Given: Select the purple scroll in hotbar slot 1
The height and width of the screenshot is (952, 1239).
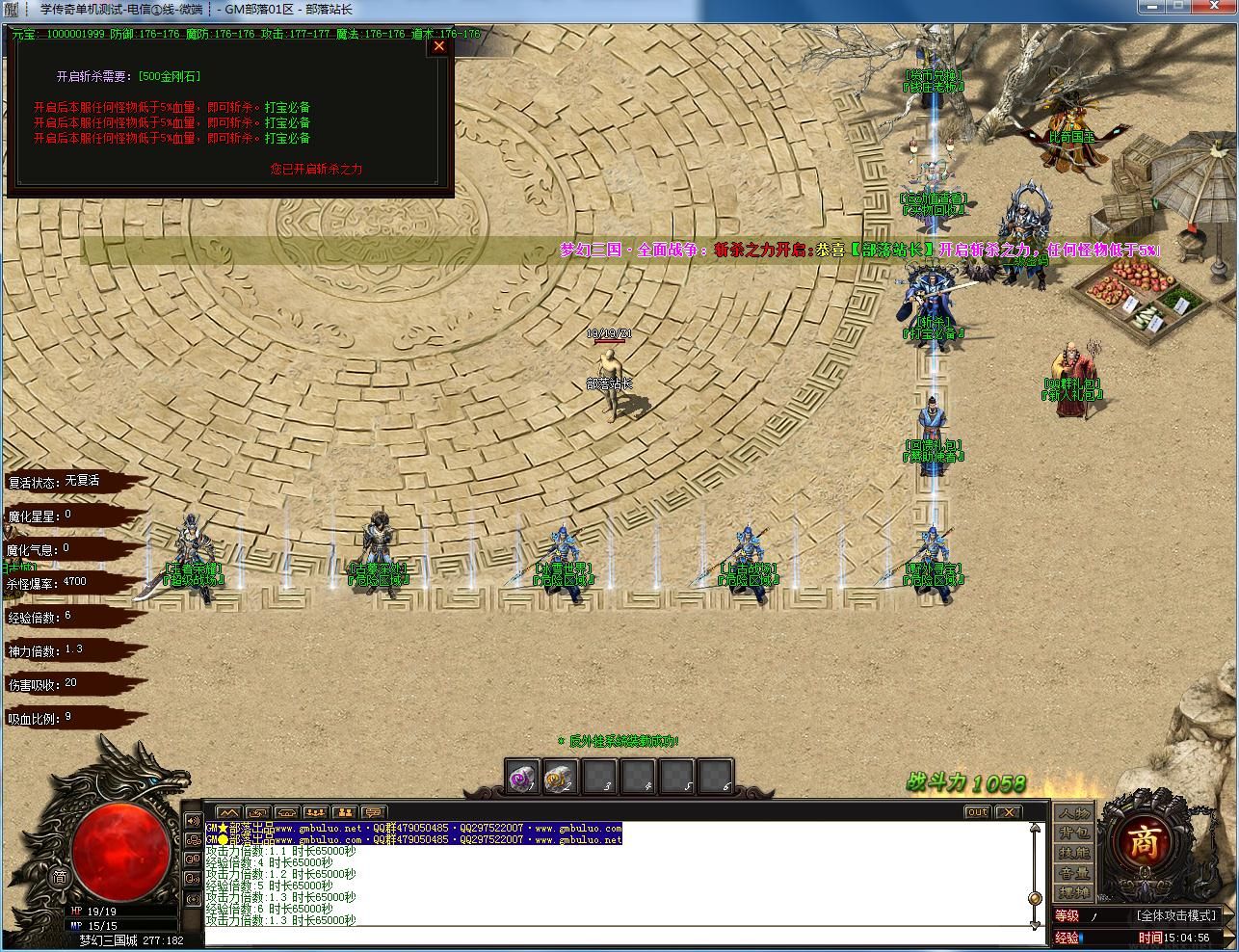Looking at the screenshot, I should pos(524,777).
